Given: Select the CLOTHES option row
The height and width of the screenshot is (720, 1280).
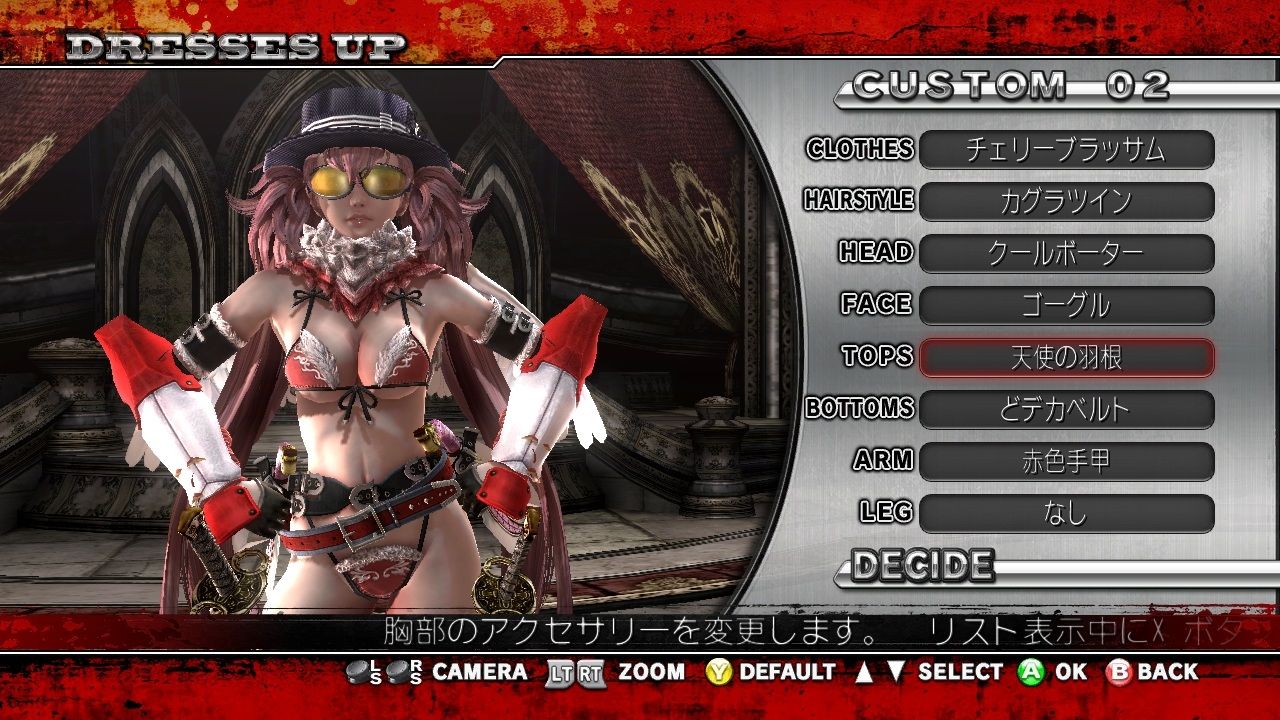Looking at the screenshot, I should click(1066, 150).
